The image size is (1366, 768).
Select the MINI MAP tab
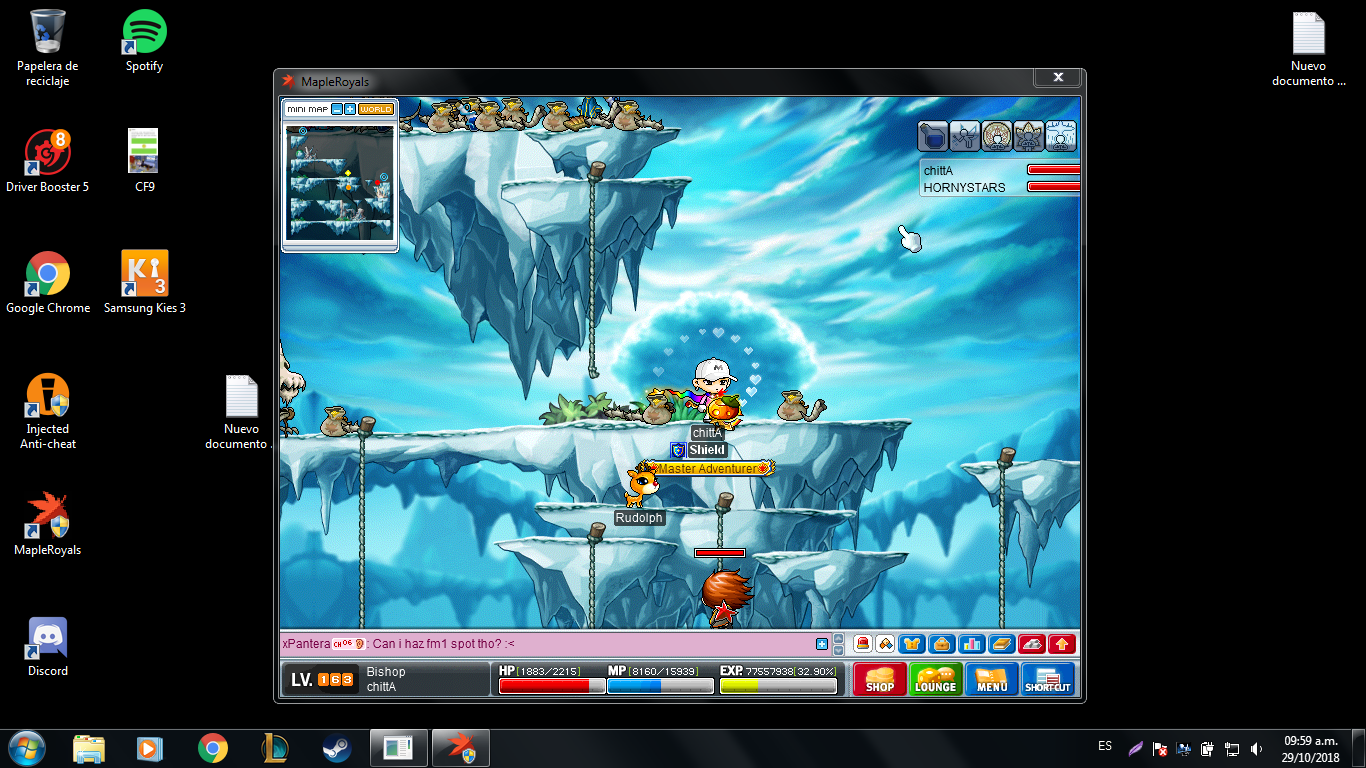pyautogui.click(x=307, y=109)
